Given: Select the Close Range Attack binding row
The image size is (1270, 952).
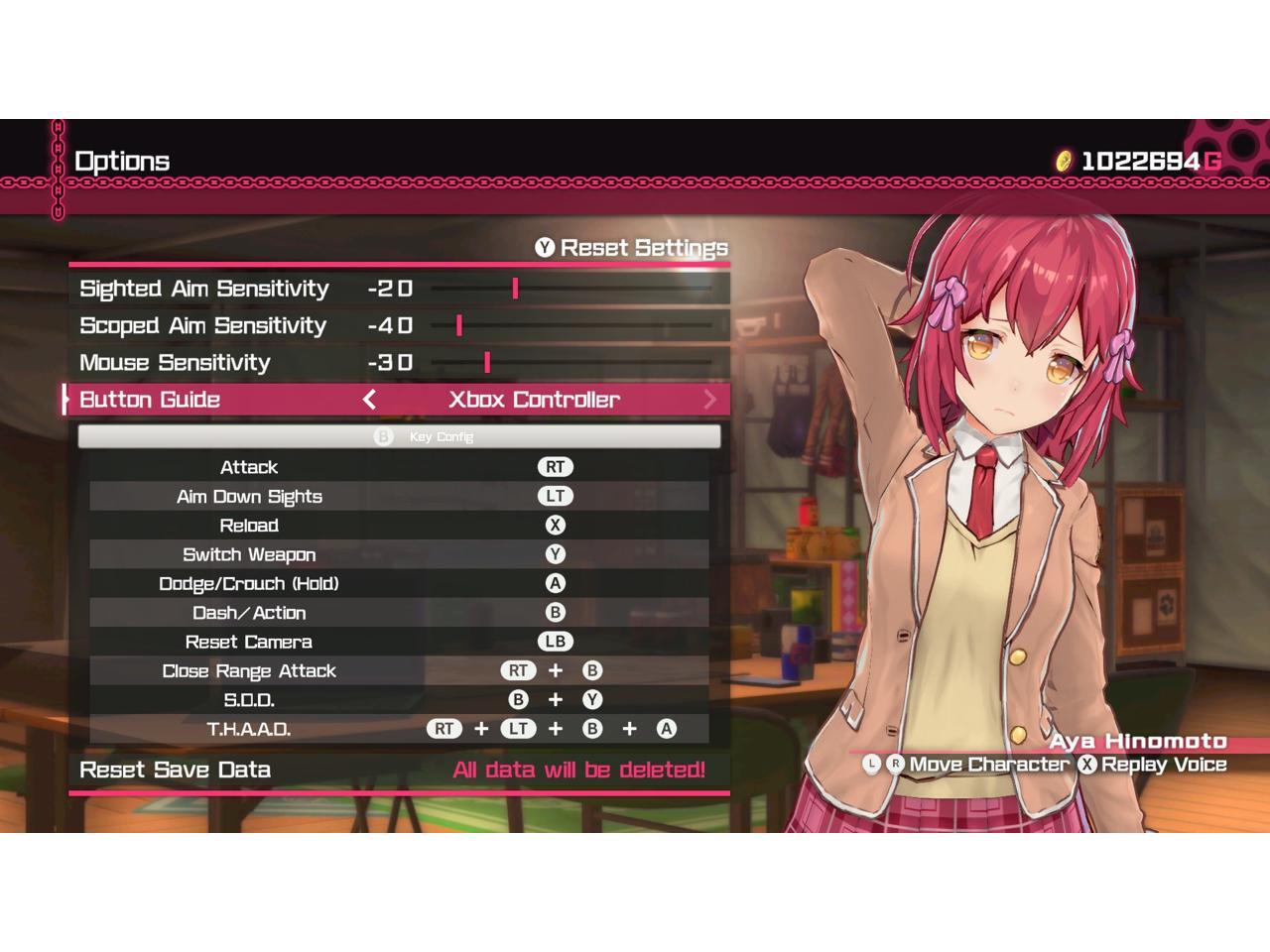Looking at the screenshot, I should (399, 671).
